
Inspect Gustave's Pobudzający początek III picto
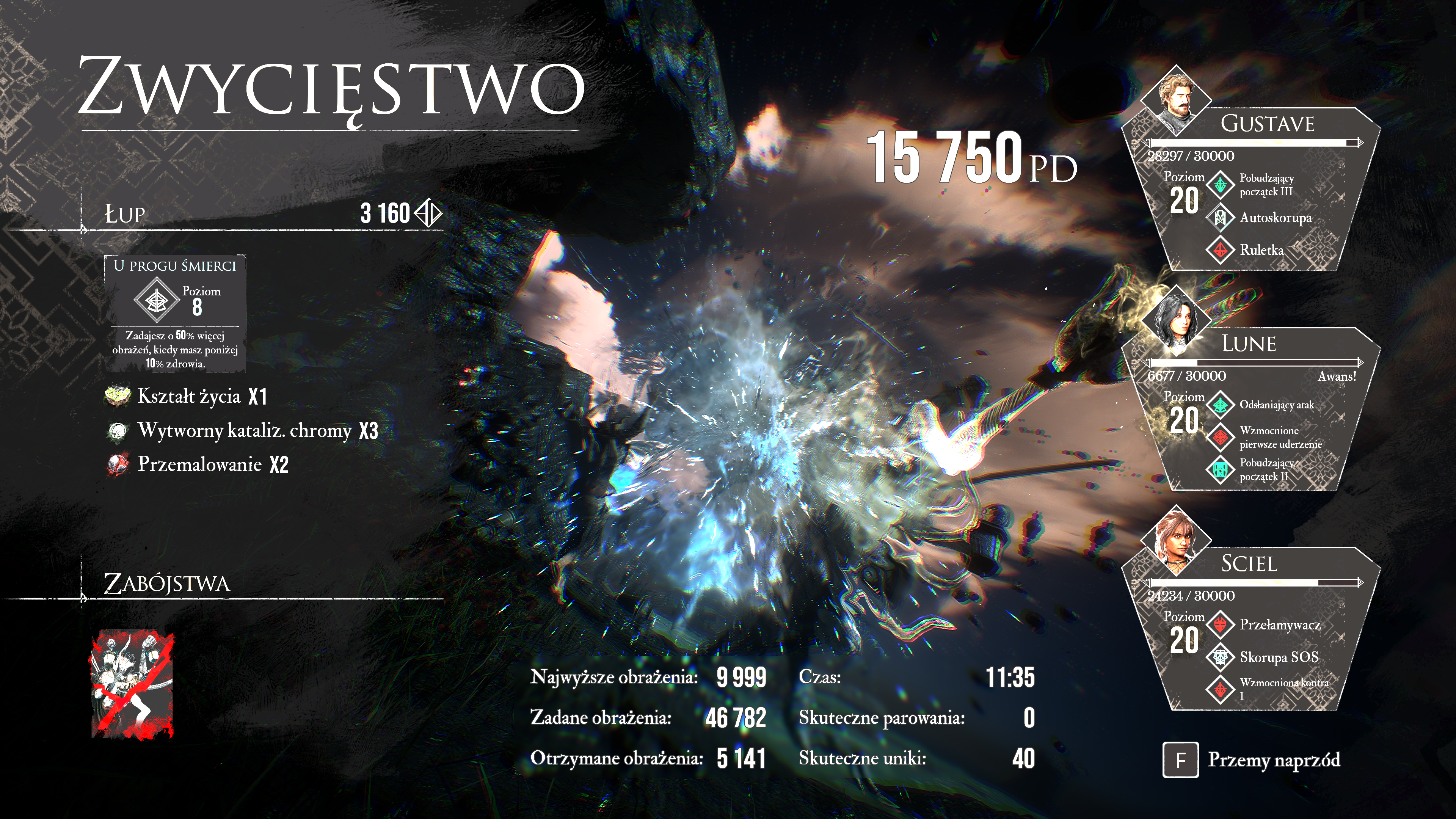pyautogui.click(x=1220, y=185)
